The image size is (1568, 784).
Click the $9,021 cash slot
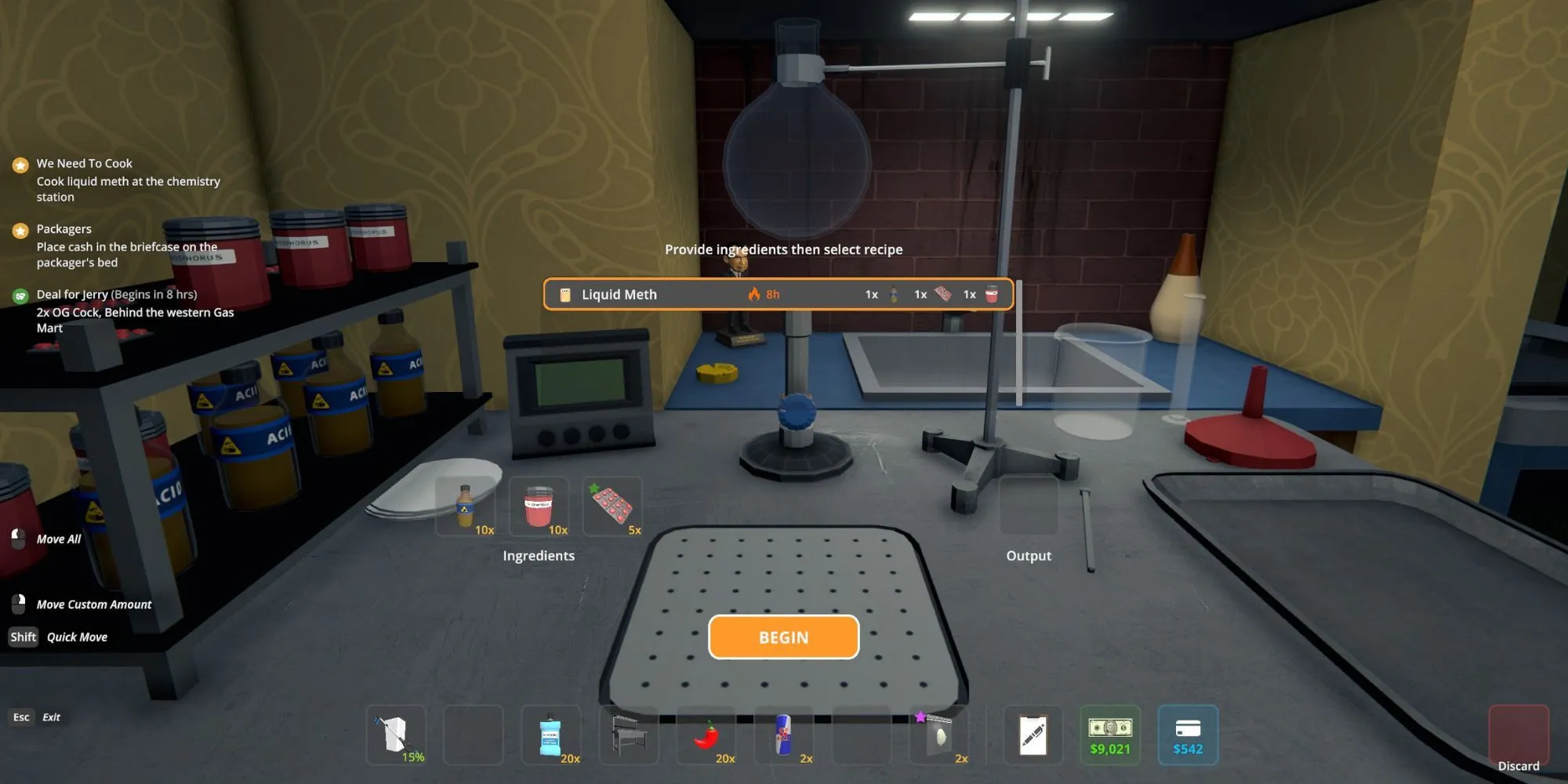tap(1110, 735)
